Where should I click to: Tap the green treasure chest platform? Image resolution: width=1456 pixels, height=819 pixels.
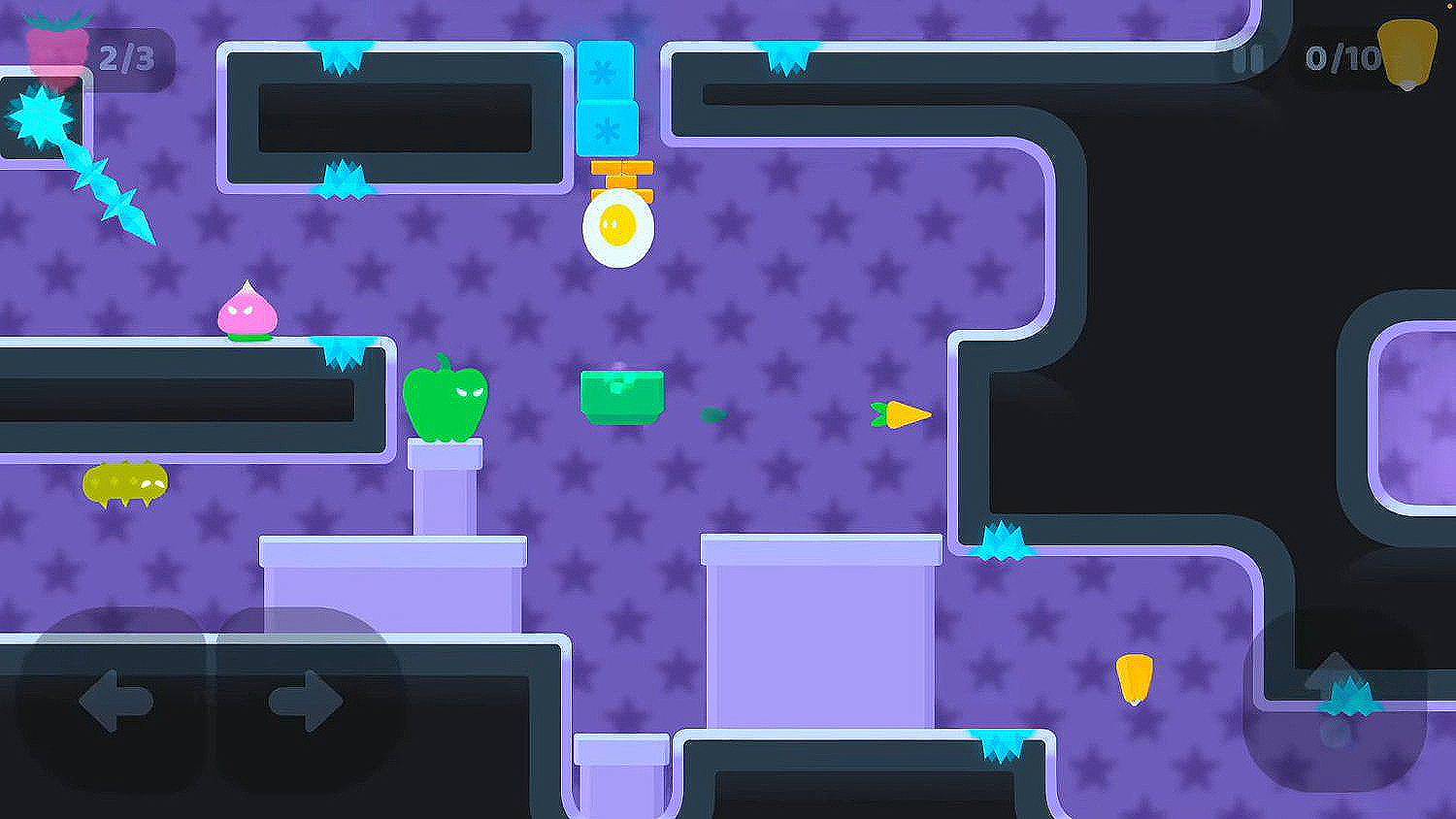click(x=622, y=393)
